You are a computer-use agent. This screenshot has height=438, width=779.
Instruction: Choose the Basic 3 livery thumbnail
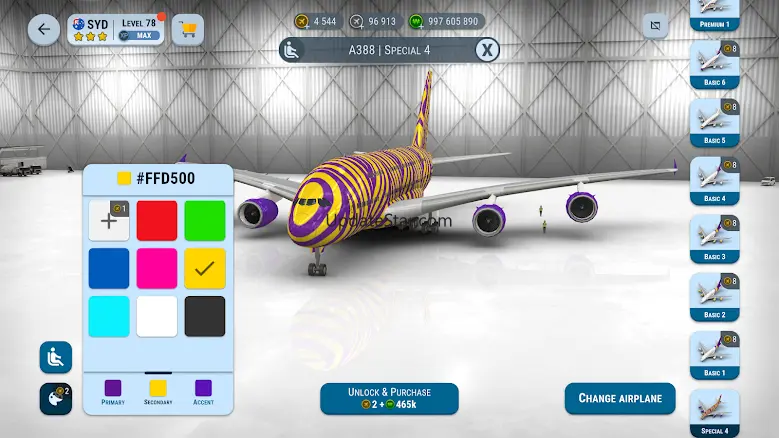714,238
